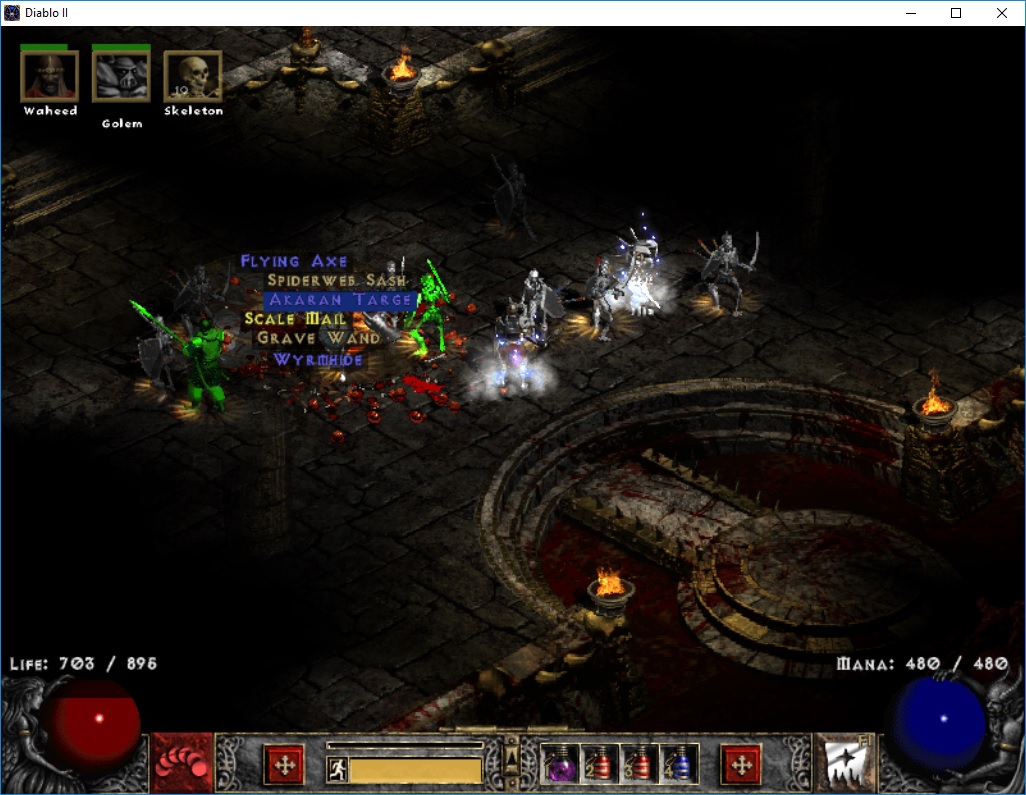Pick up the Flying Axe item label
Screen dimensions: 1026x795
pos(294,262)
